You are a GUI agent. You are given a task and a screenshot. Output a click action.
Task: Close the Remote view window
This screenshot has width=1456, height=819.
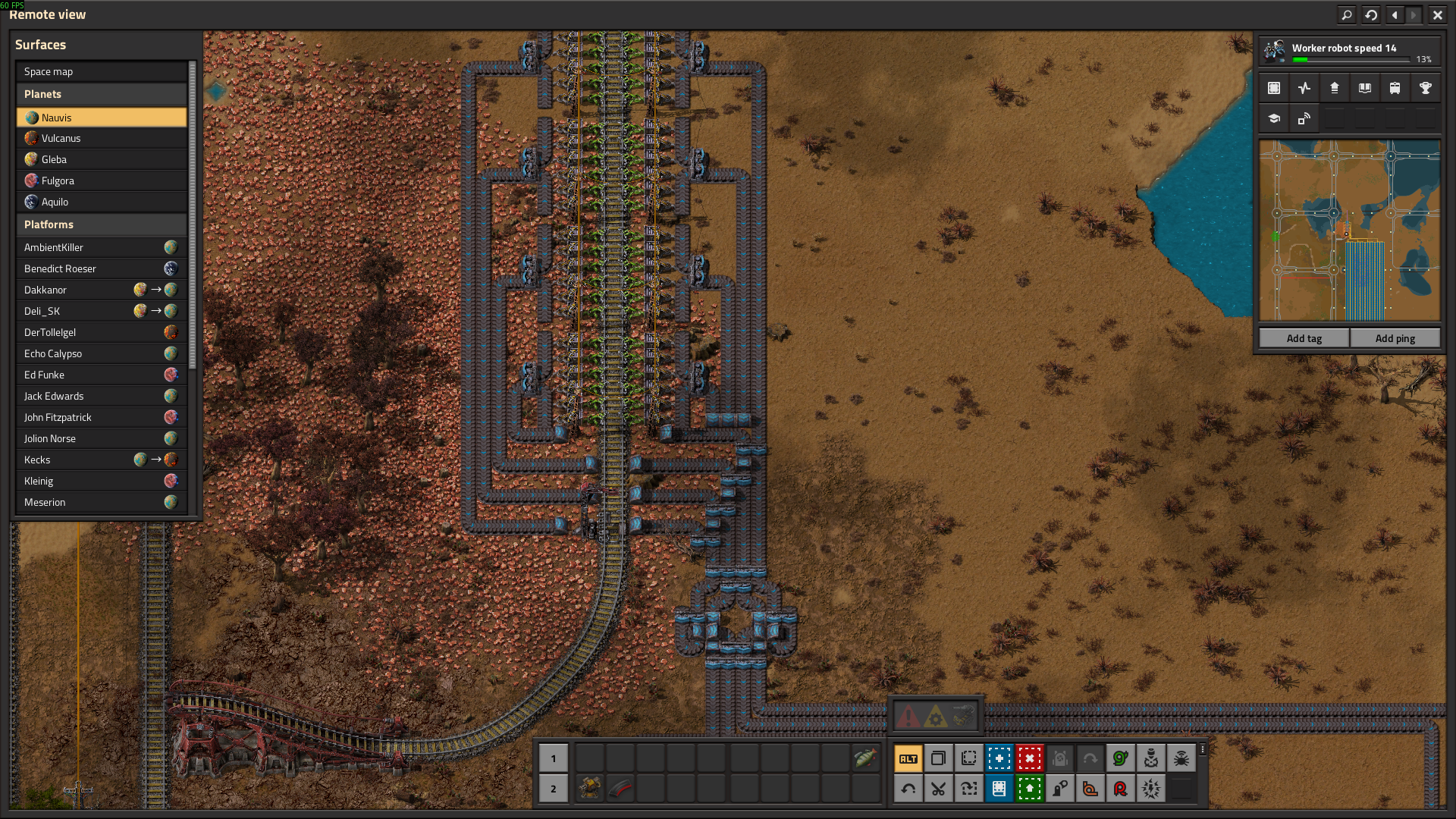pos(1437,14)
